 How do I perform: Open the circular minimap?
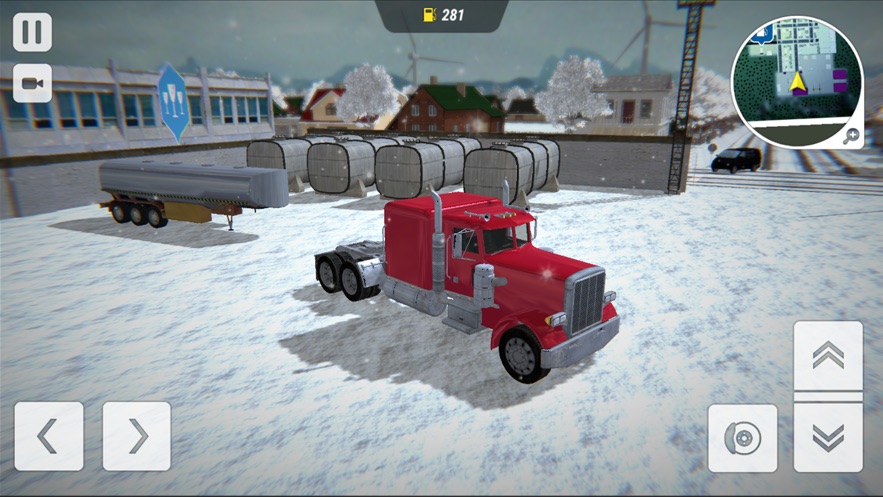(x=796, y=80)
